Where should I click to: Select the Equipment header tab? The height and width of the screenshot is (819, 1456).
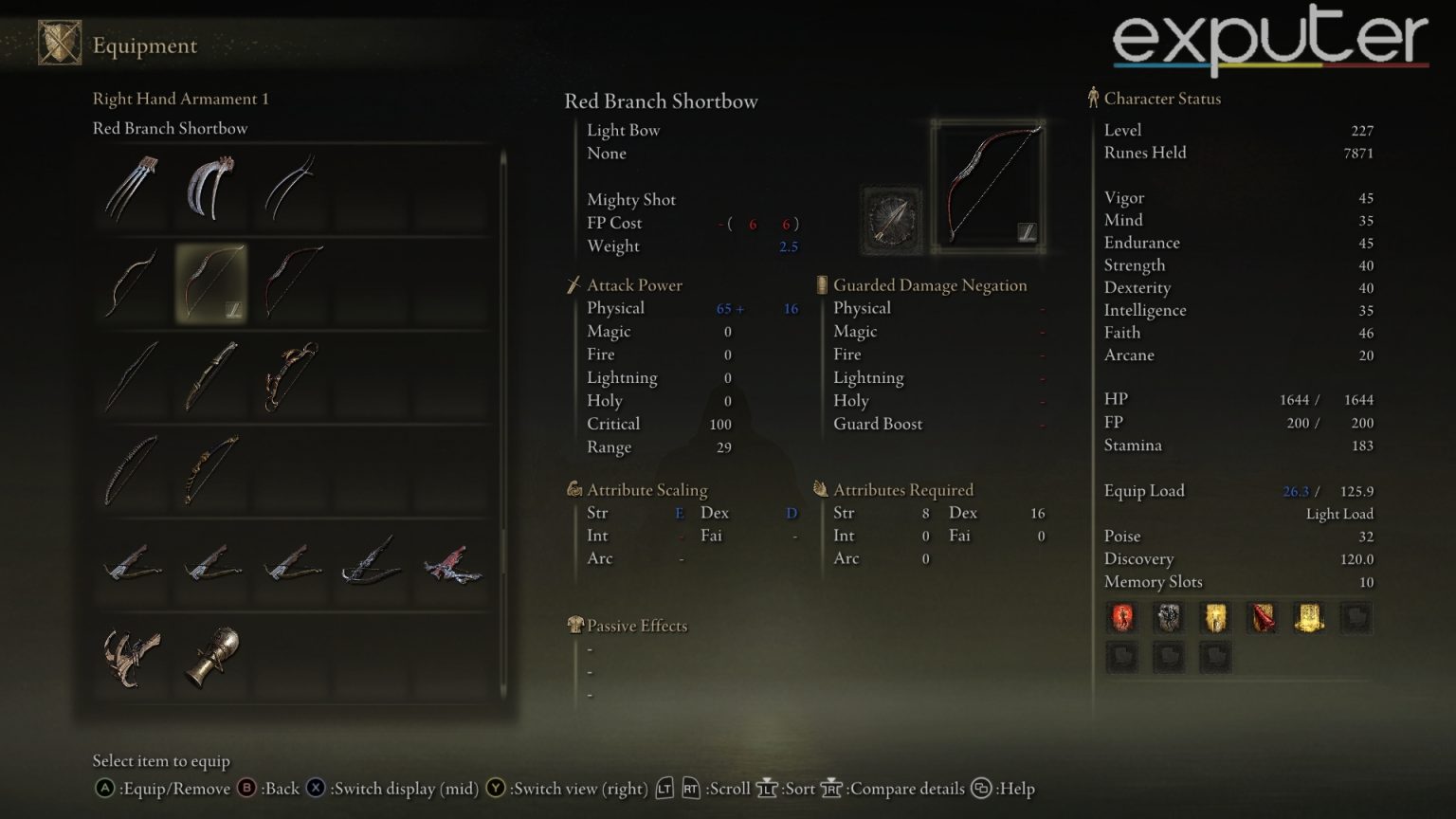click(x=144, y=45)
